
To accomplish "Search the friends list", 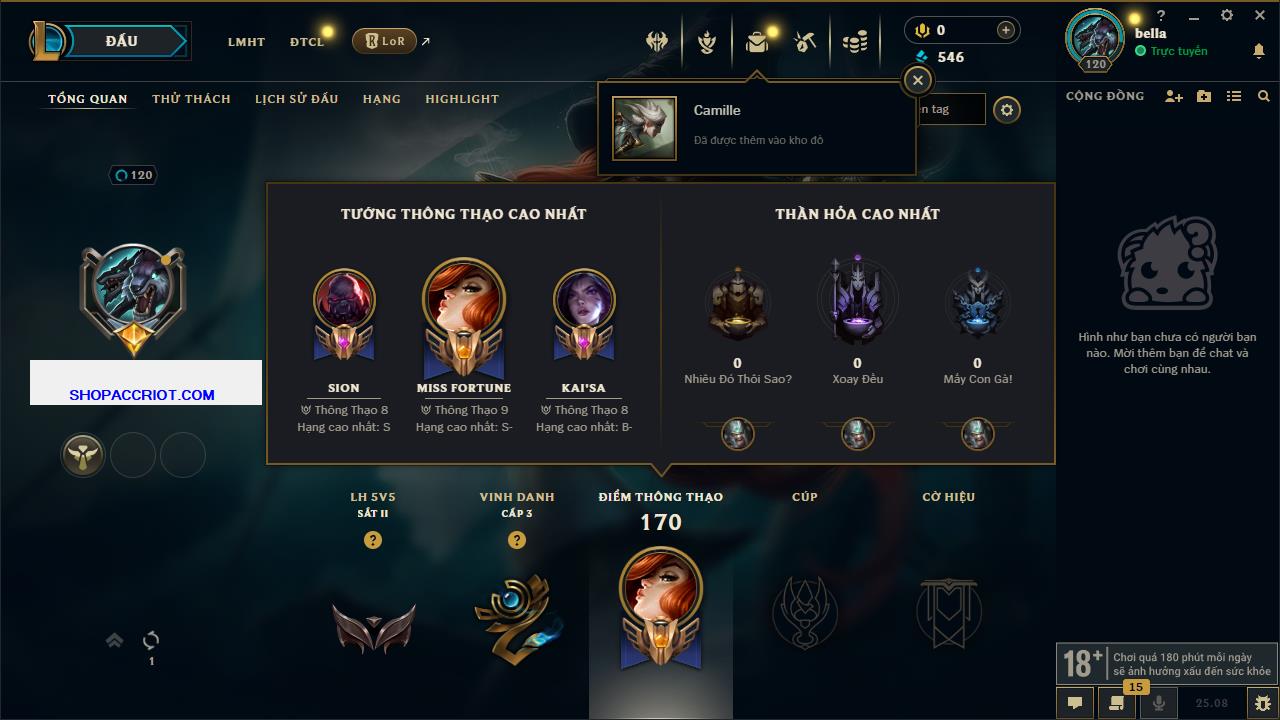I will tap(1264, 96).
